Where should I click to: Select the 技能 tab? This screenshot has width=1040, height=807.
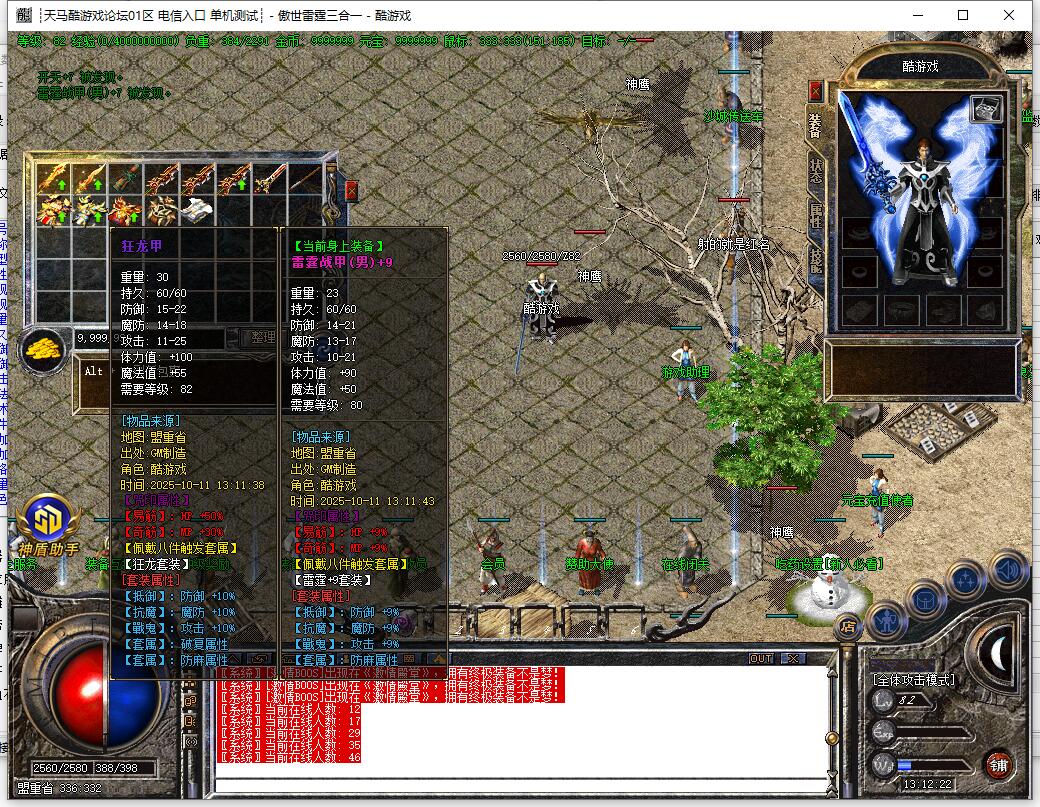tap(815, 259)
